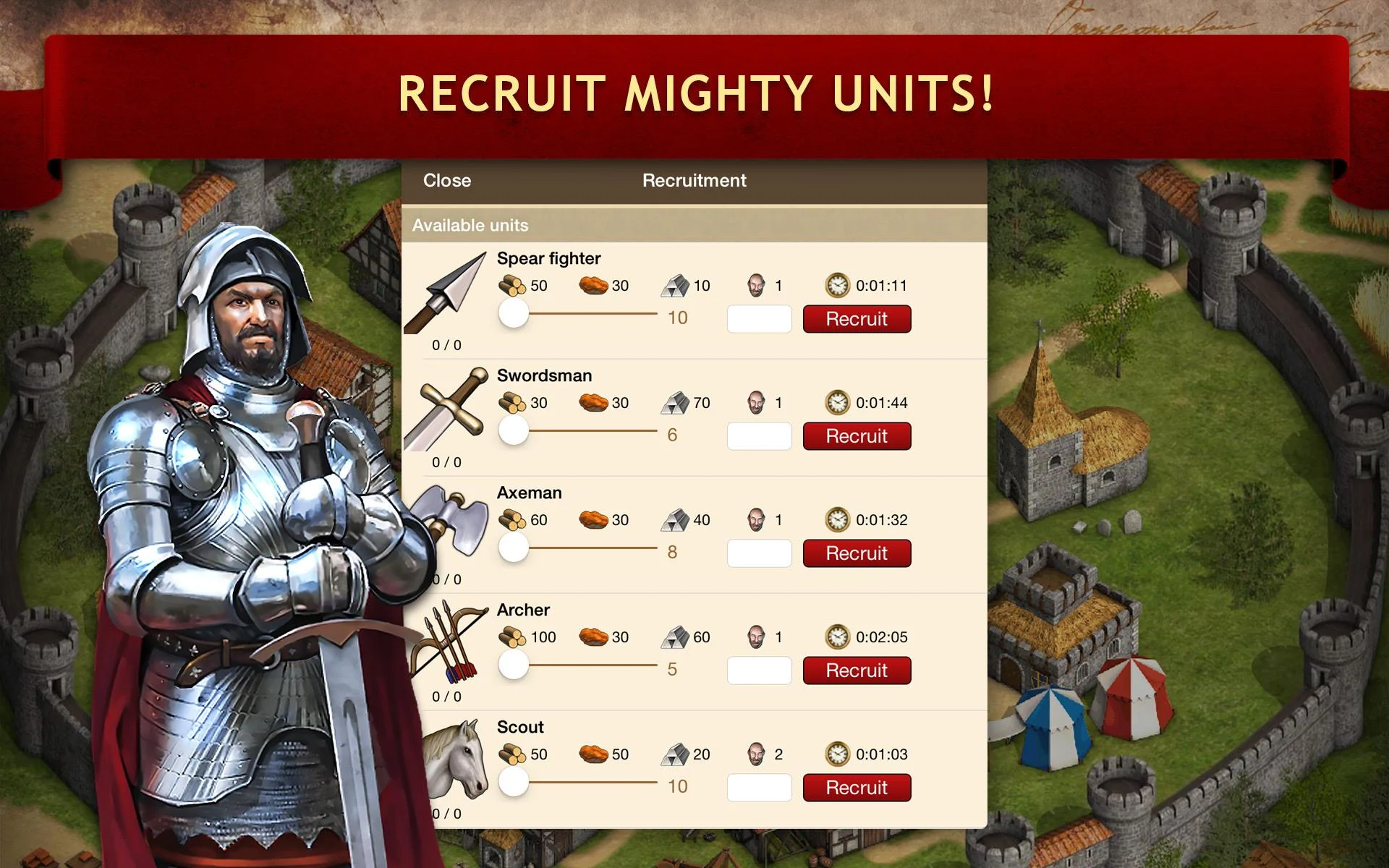Select the Scout horse icon
This screenshot has height=868, width=1389.
[454, 759]
